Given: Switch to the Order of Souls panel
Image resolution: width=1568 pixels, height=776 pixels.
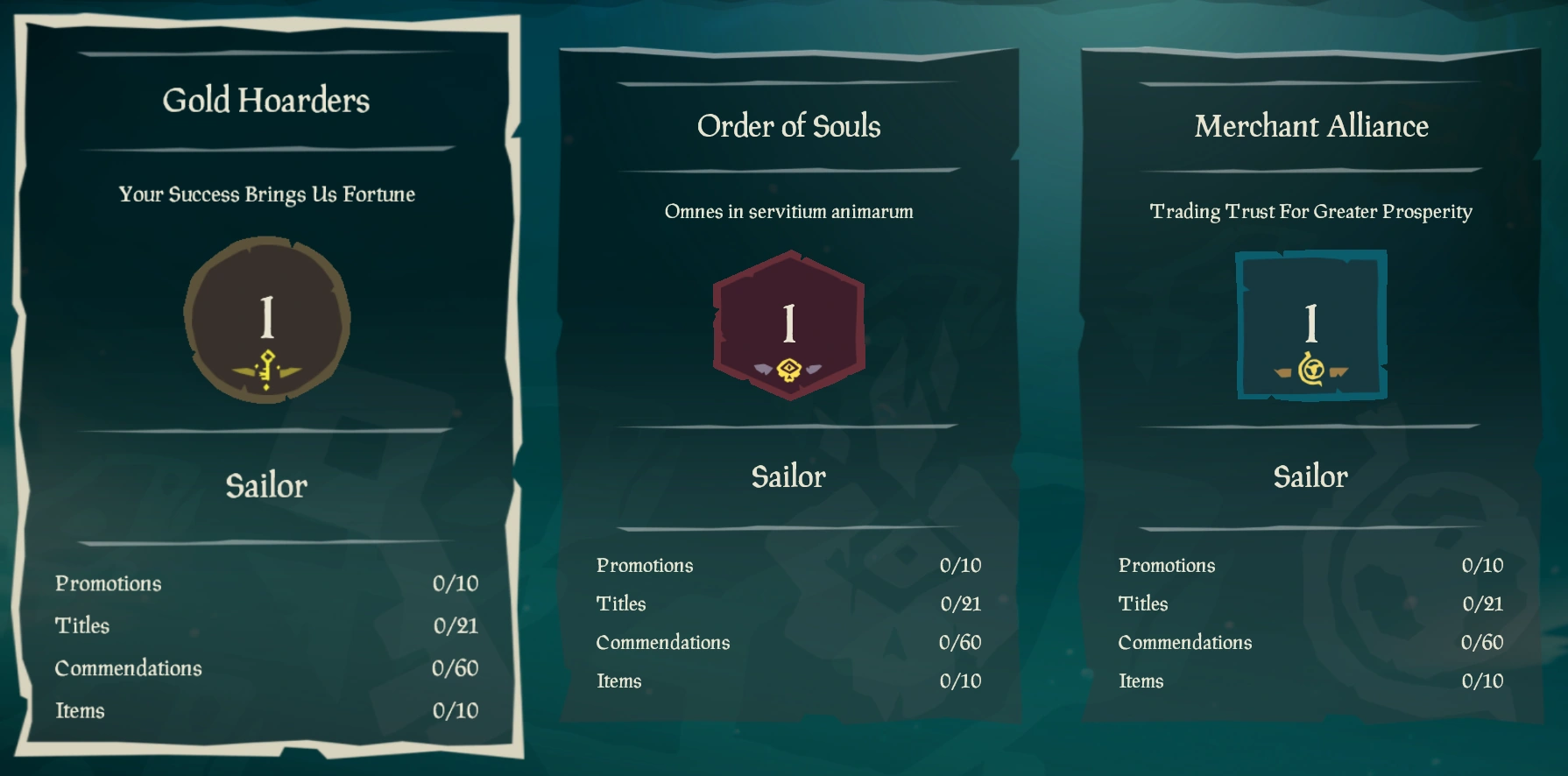Looking at the screenshot, I should click(788, 125).
